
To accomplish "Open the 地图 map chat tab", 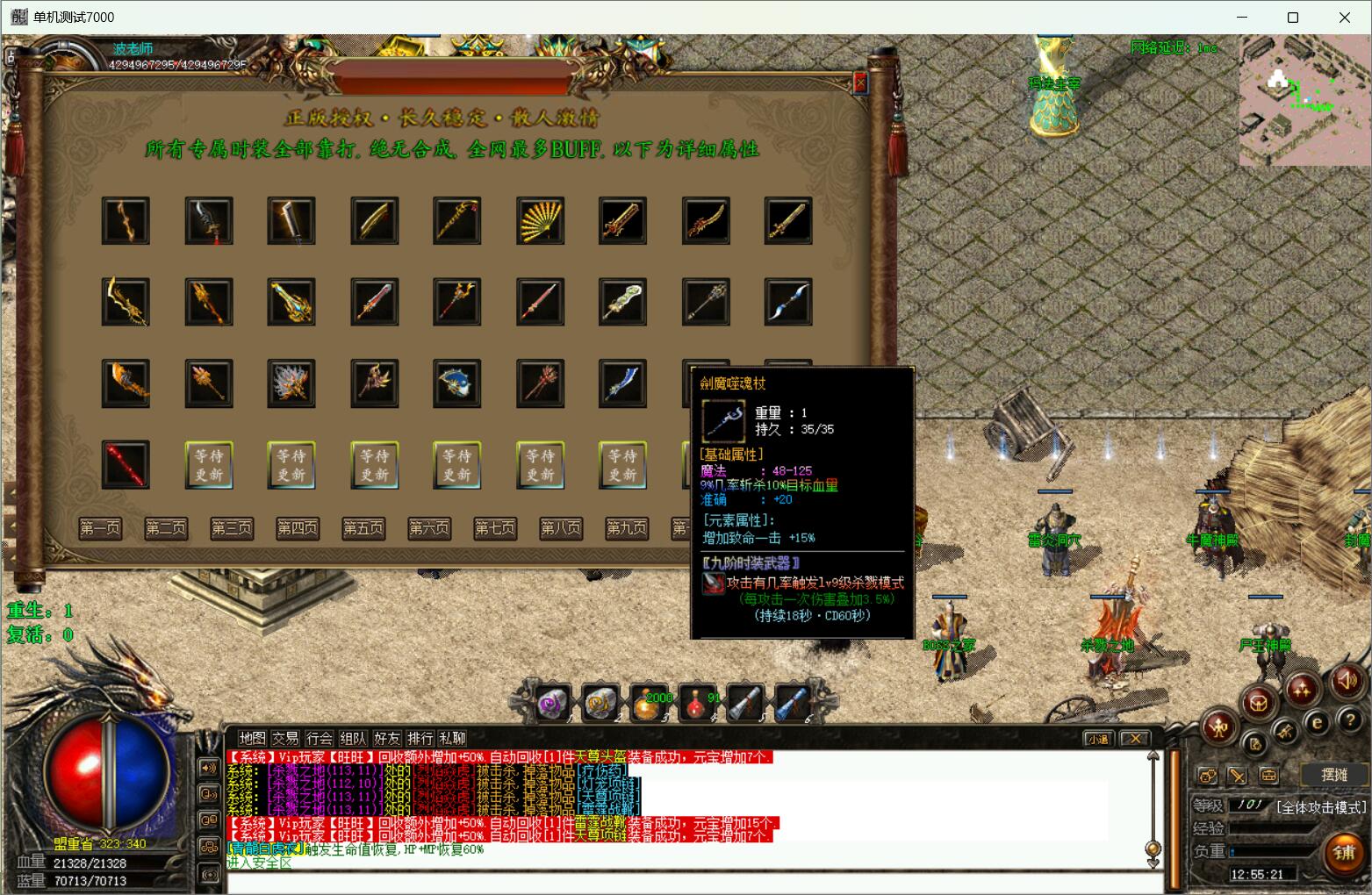I will pyautogui.click(x=252, y=738).
